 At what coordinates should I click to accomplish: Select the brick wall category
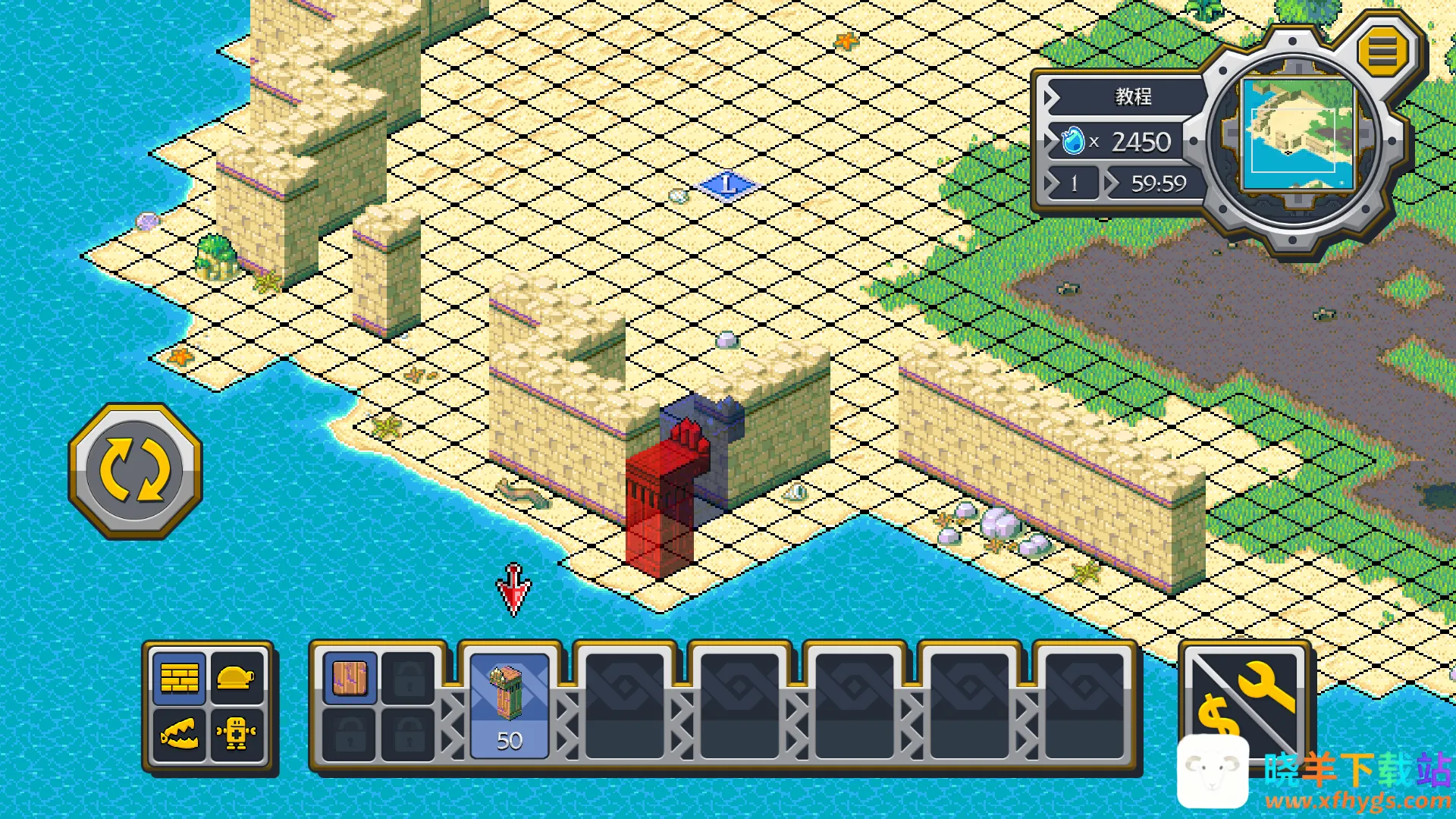[x=180, y=677]
